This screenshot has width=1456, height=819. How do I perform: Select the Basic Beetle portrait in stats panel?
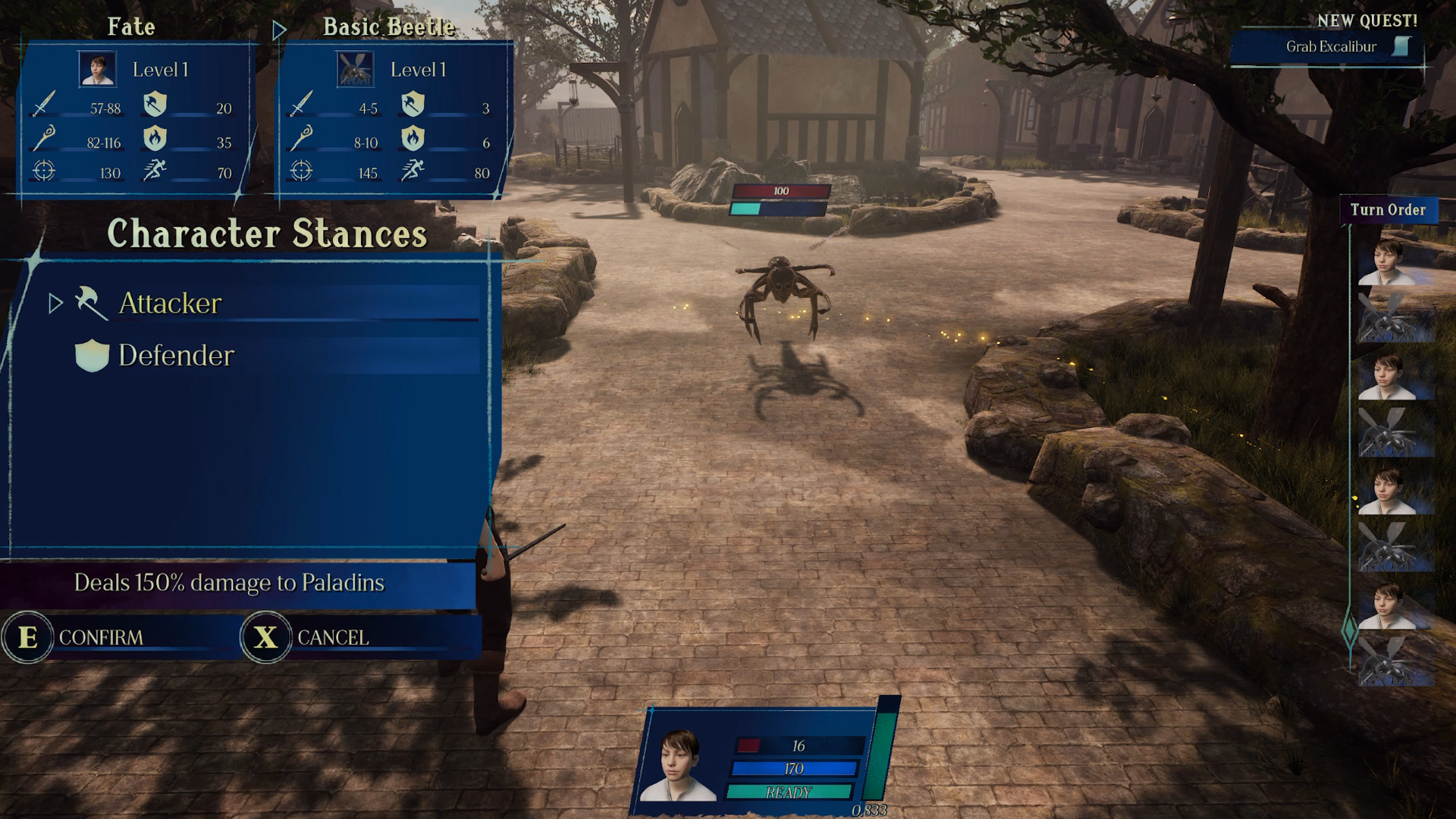pos(355,69)
